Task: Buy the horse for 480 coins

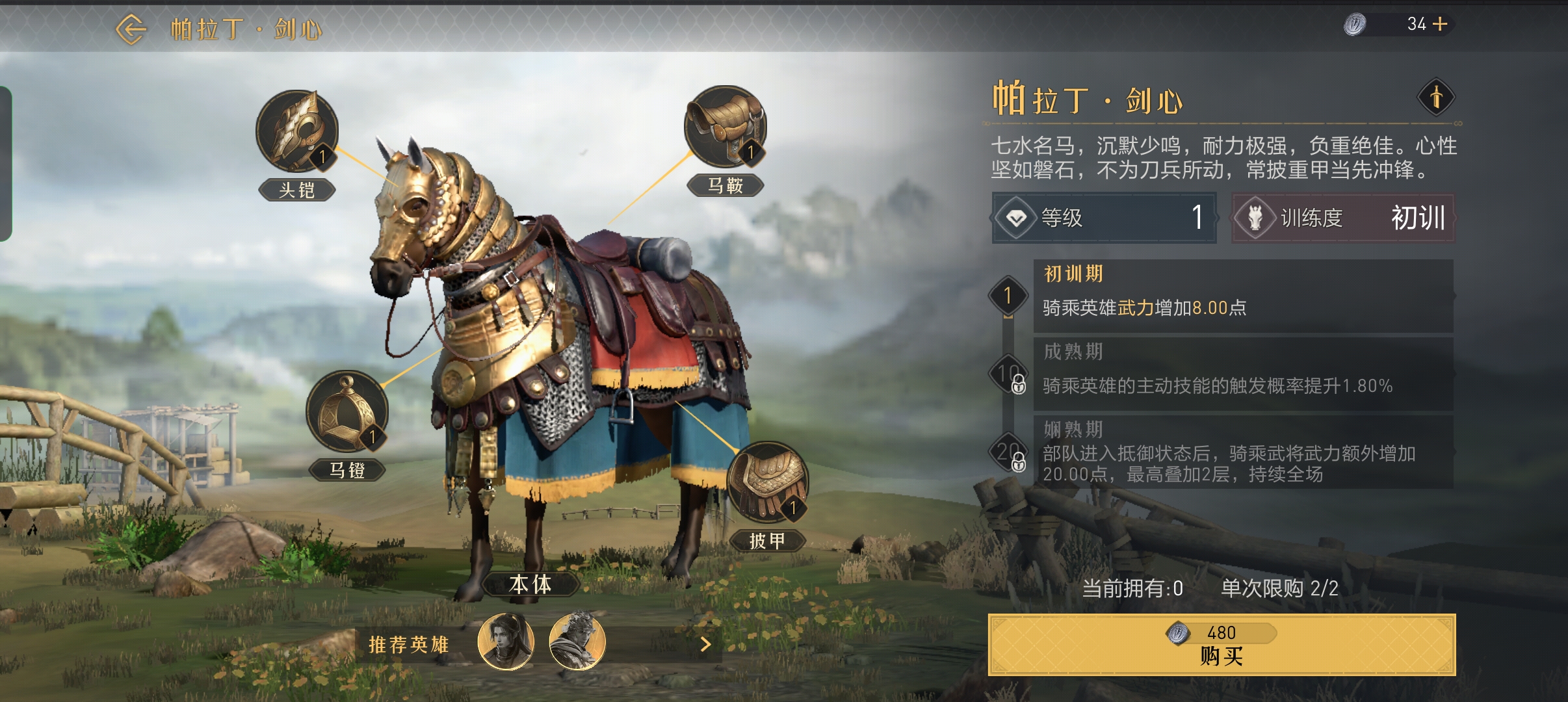Action: point(1221,645)
